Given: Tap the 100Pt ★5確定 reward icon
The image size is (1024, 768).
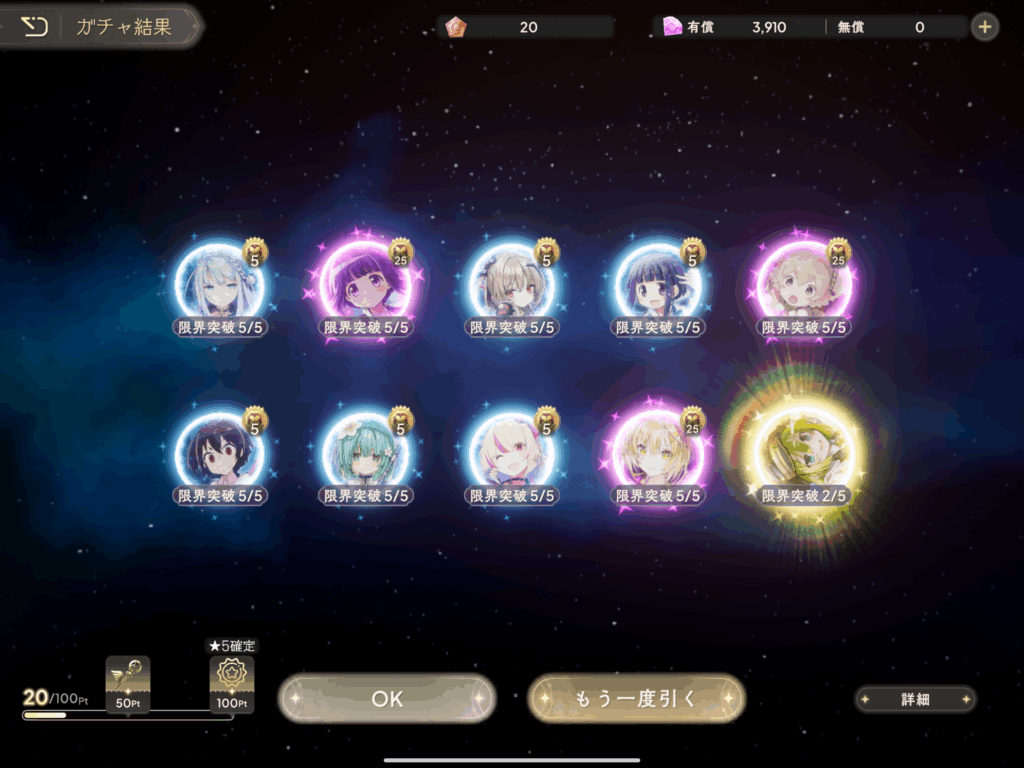Looking at the screenshot, I should tap(231, 680).
